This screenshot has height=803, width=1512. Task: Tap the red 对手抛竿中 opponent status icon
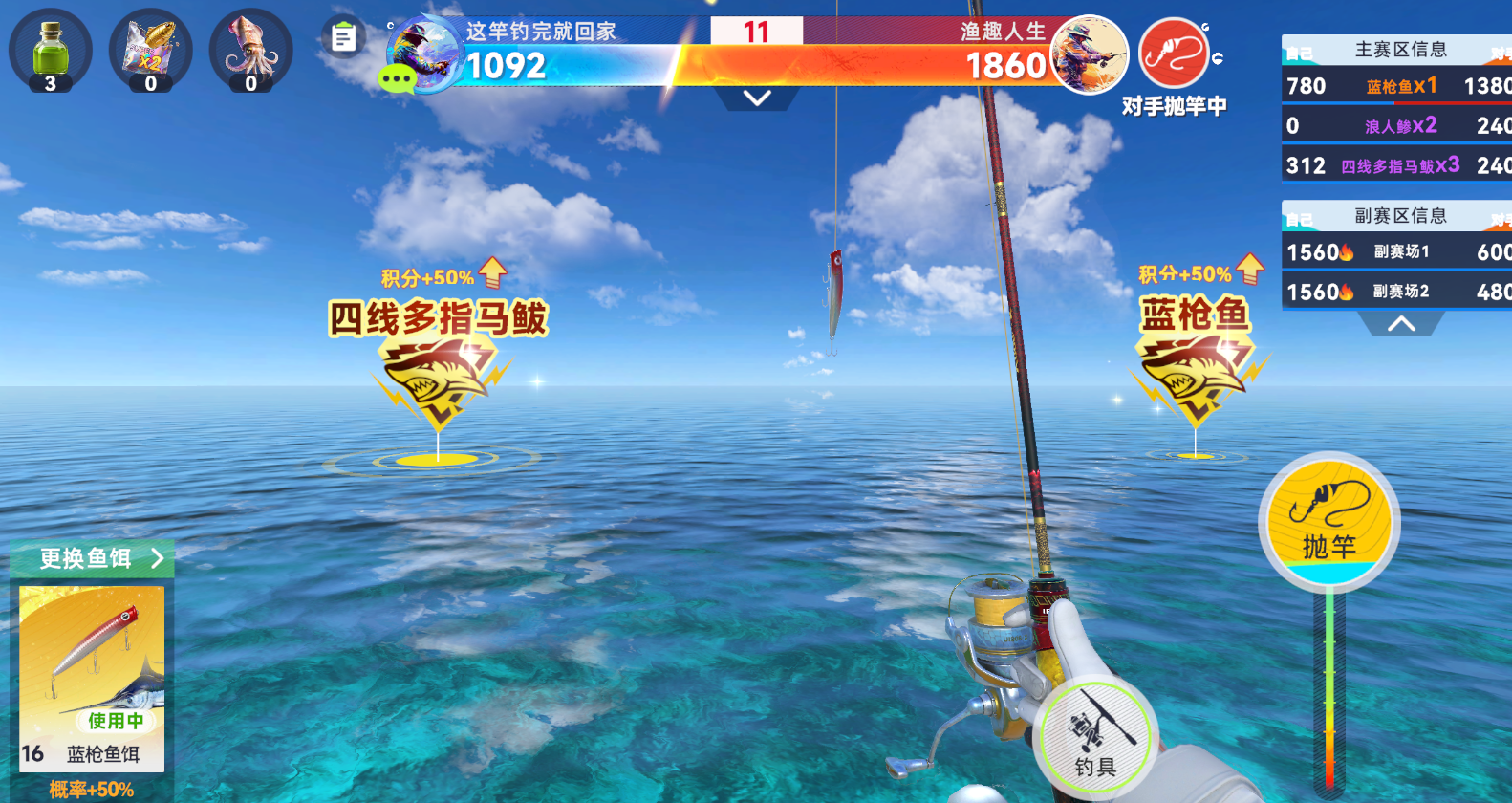tap(1175, 54)
